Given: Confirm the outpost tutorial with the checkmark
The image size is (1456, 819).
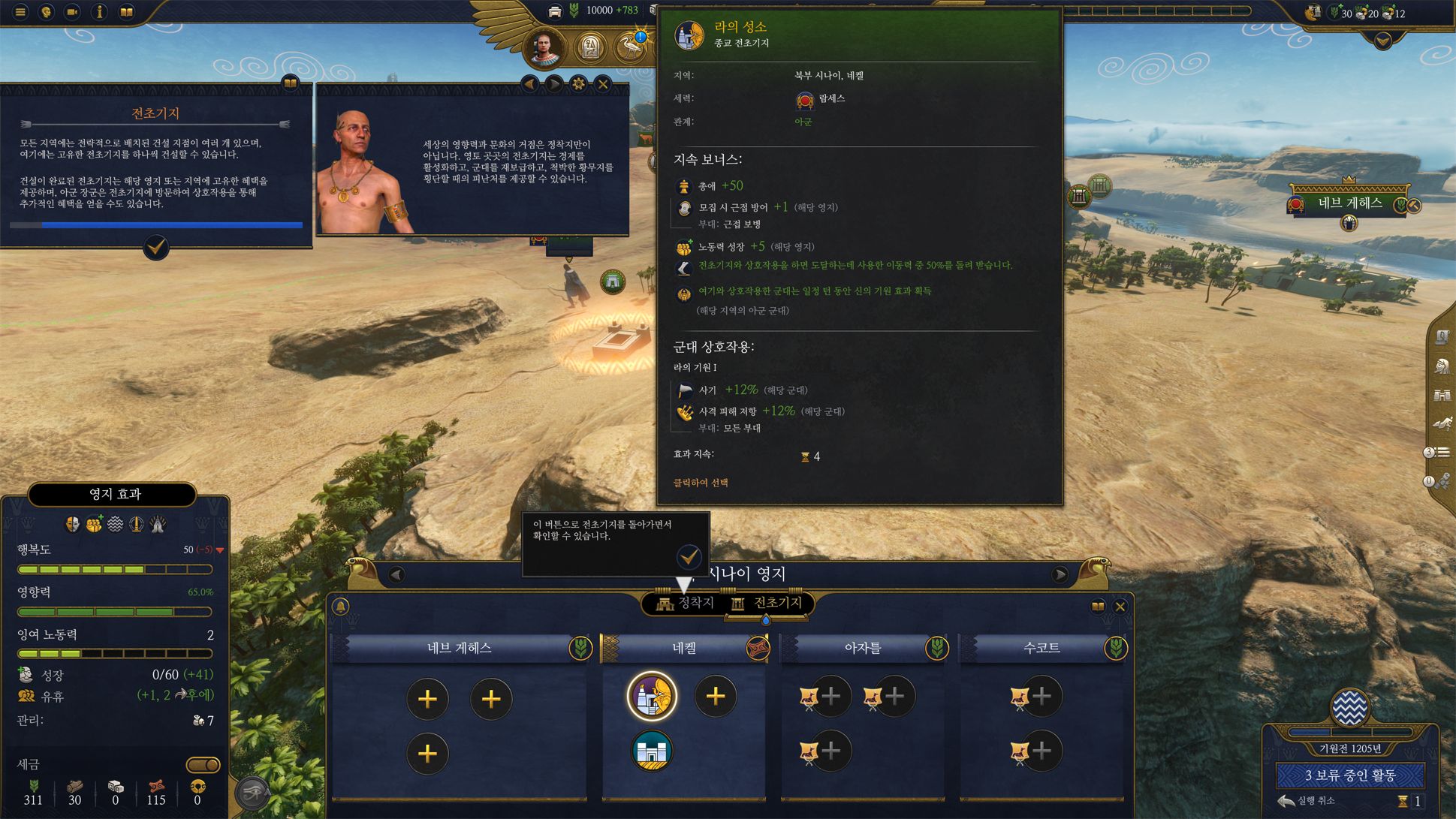Looking at the screenshot, I should click(x=156, y=247).
